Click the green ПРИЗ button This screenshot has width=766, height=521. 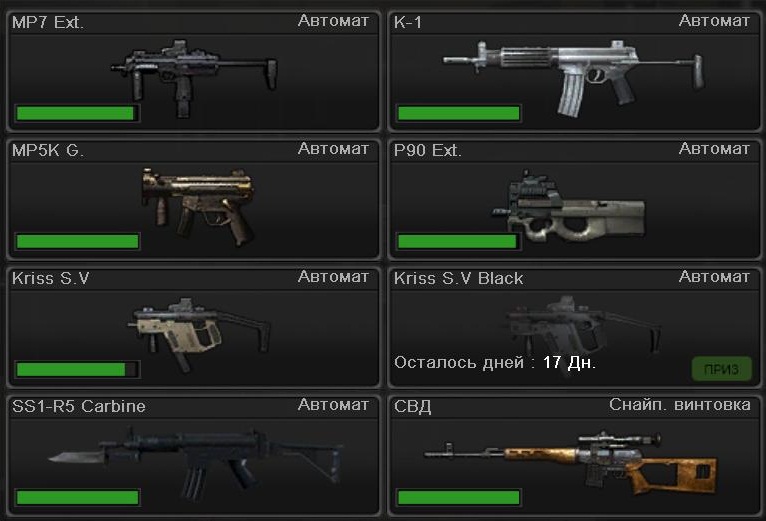pyautogui.click(x=721, y=369)
